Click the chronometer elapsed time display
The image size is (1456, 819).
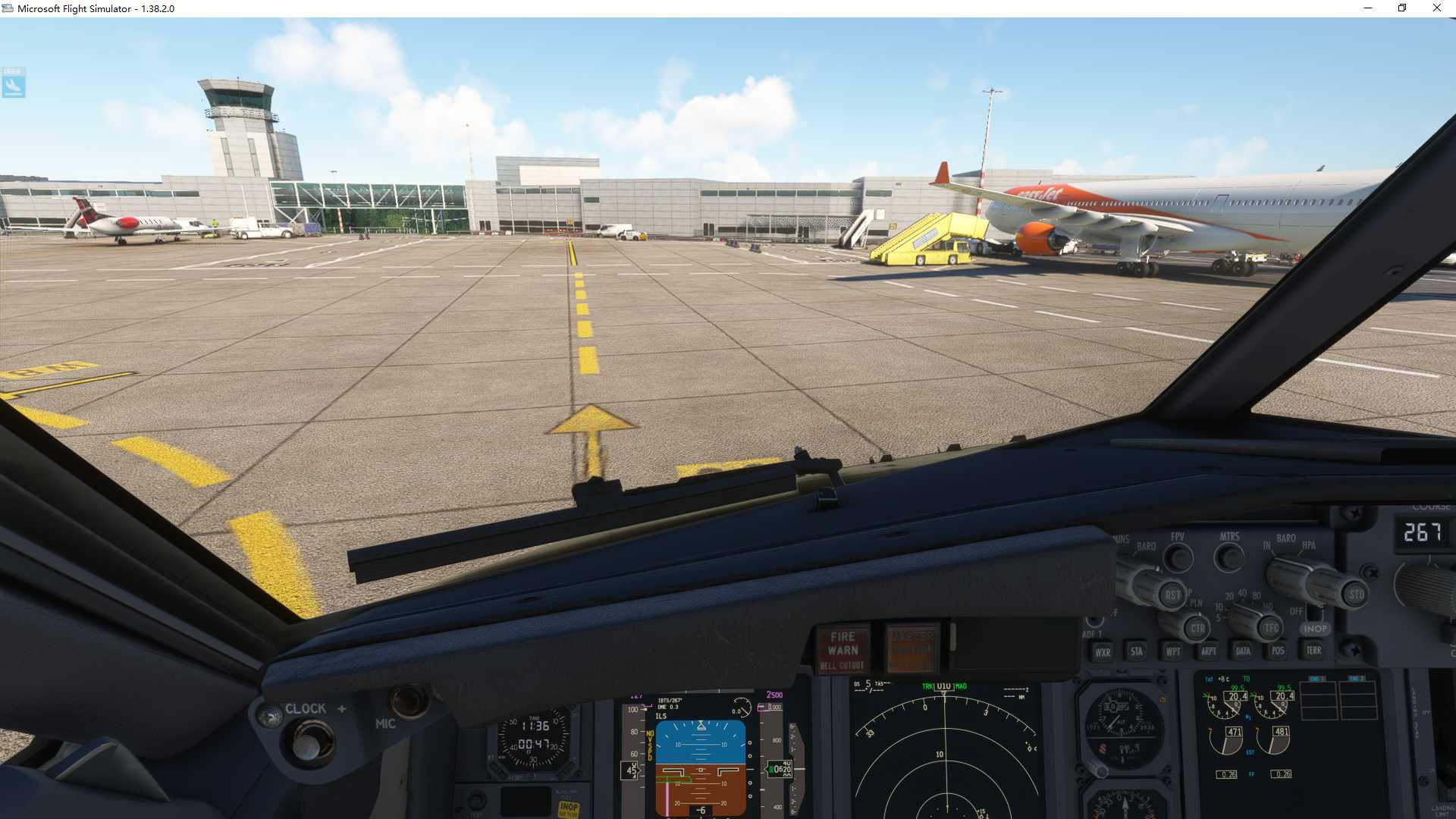pos(534,745)
